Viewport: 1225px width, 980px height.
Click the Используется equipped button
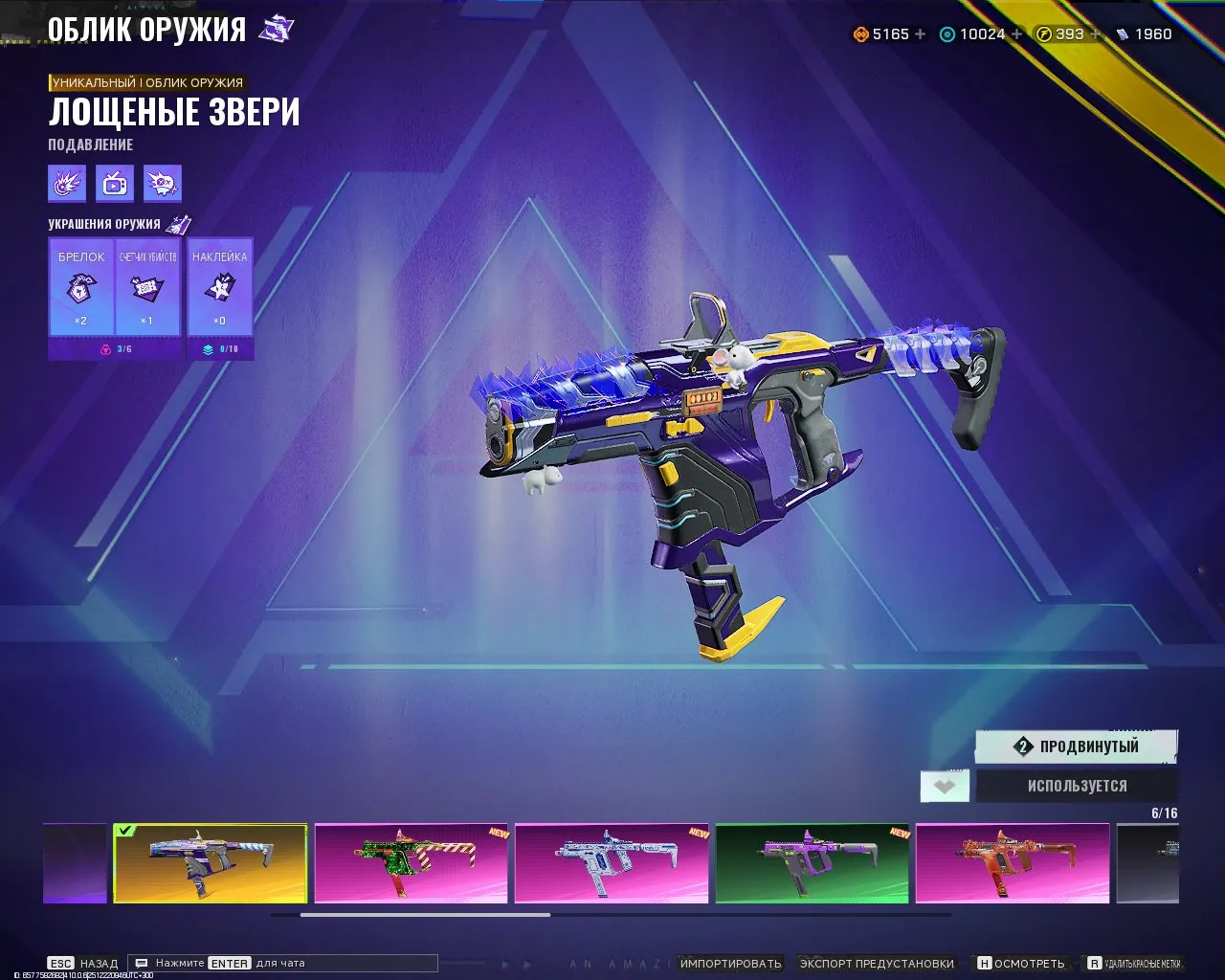pyautogui.click(x=1077, y=786)
